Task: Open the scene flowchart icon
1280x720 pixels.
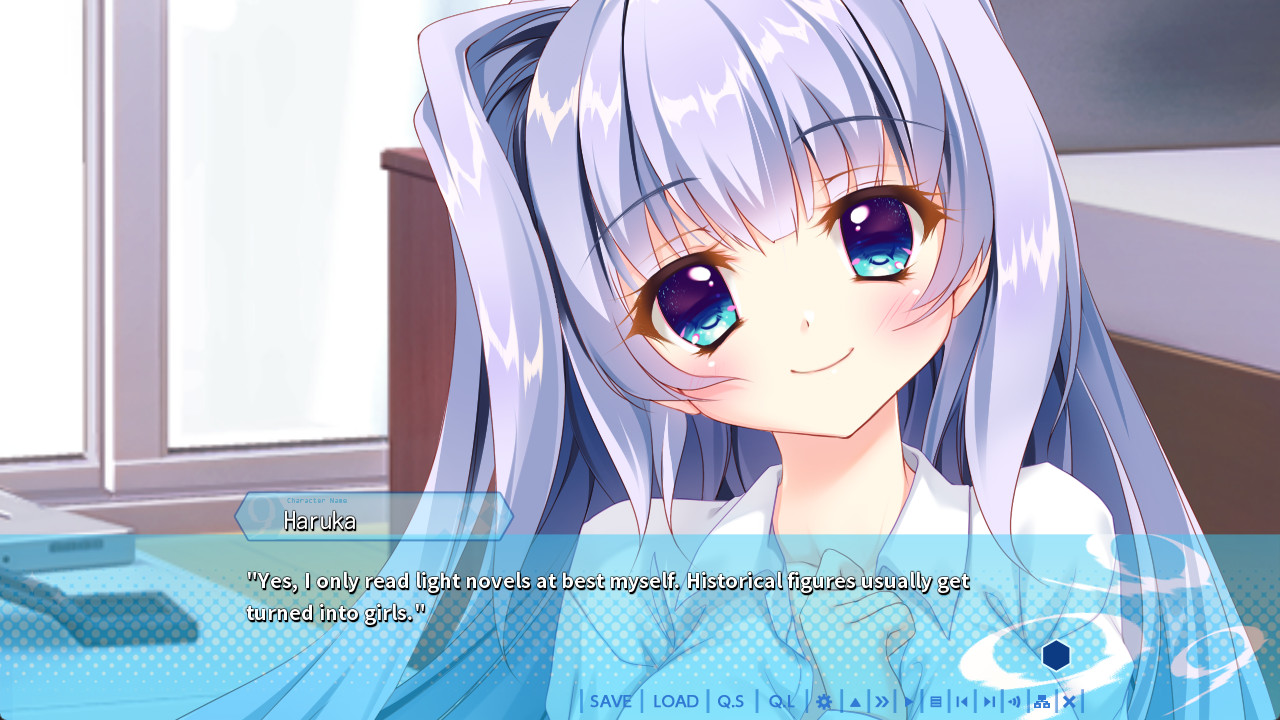Action: pos(1042,701)
